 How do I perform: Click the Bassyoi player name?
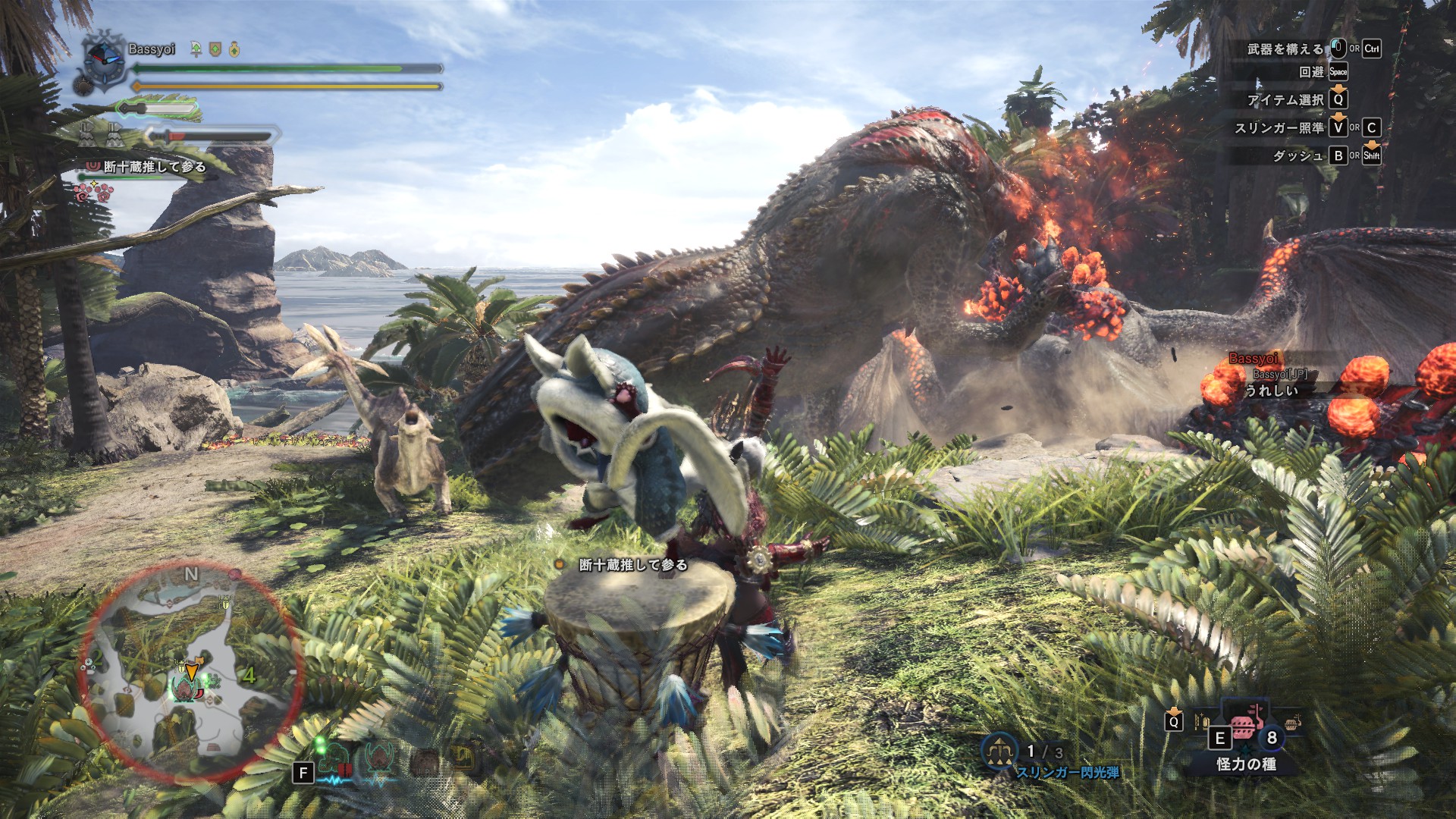pos(152,49)
